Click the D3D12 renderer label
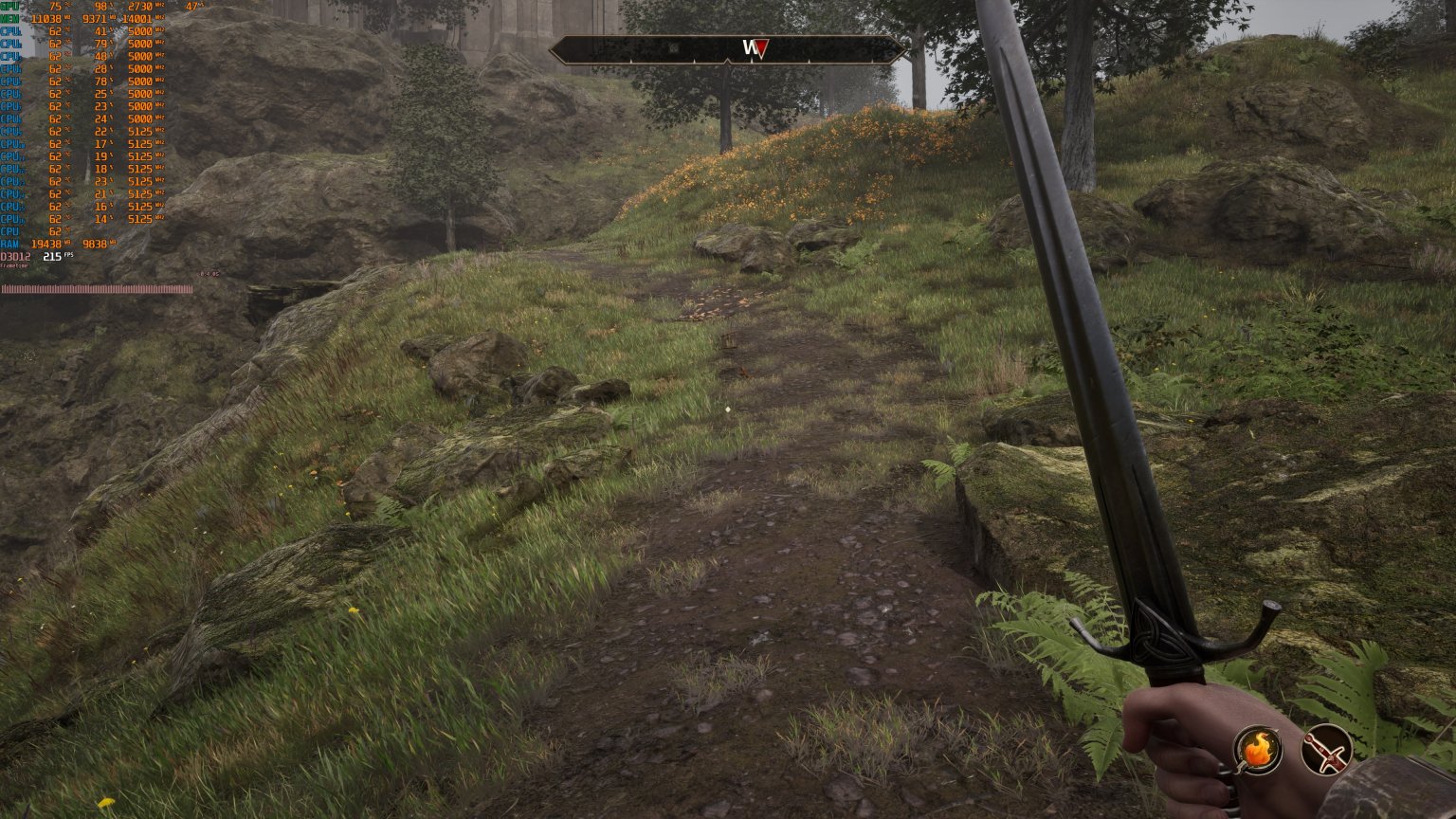The image size is (1456, 819). coord(16,258)
